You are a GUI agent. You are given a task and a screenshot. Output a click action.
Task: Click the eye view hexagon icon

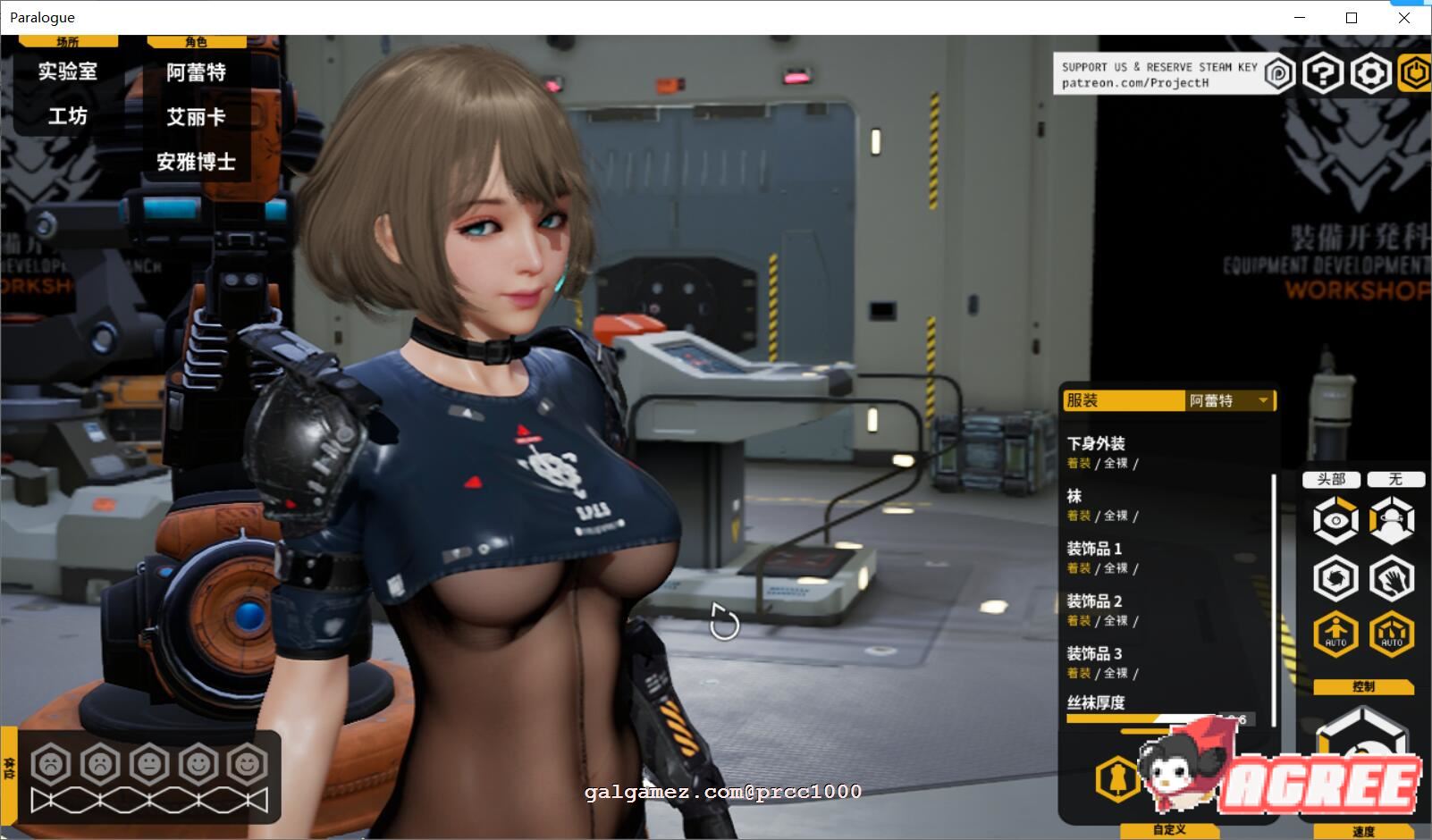tap(1335, 519)
